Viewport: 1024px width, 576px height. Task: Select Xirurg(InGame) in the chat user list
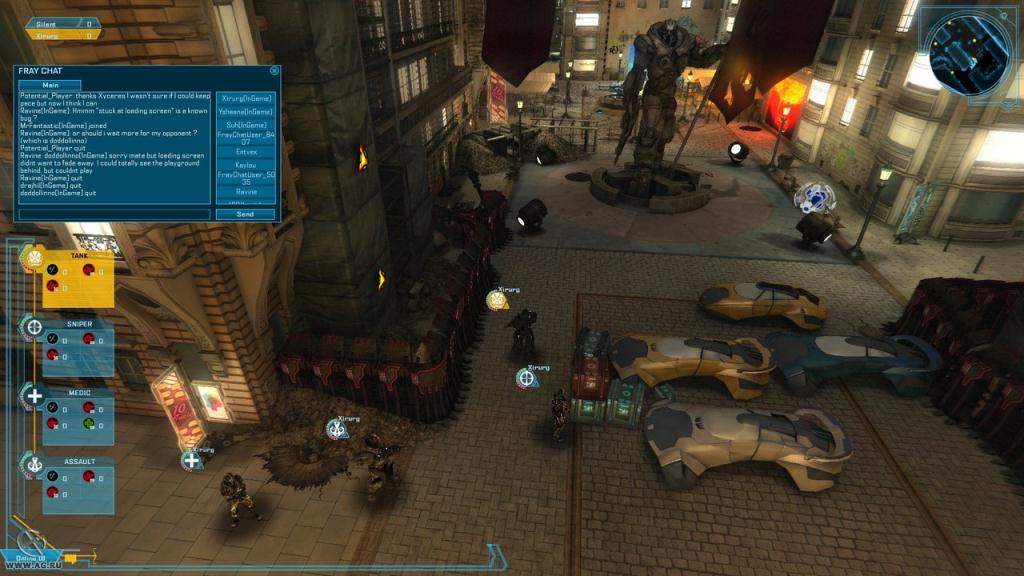click(245, 98)
